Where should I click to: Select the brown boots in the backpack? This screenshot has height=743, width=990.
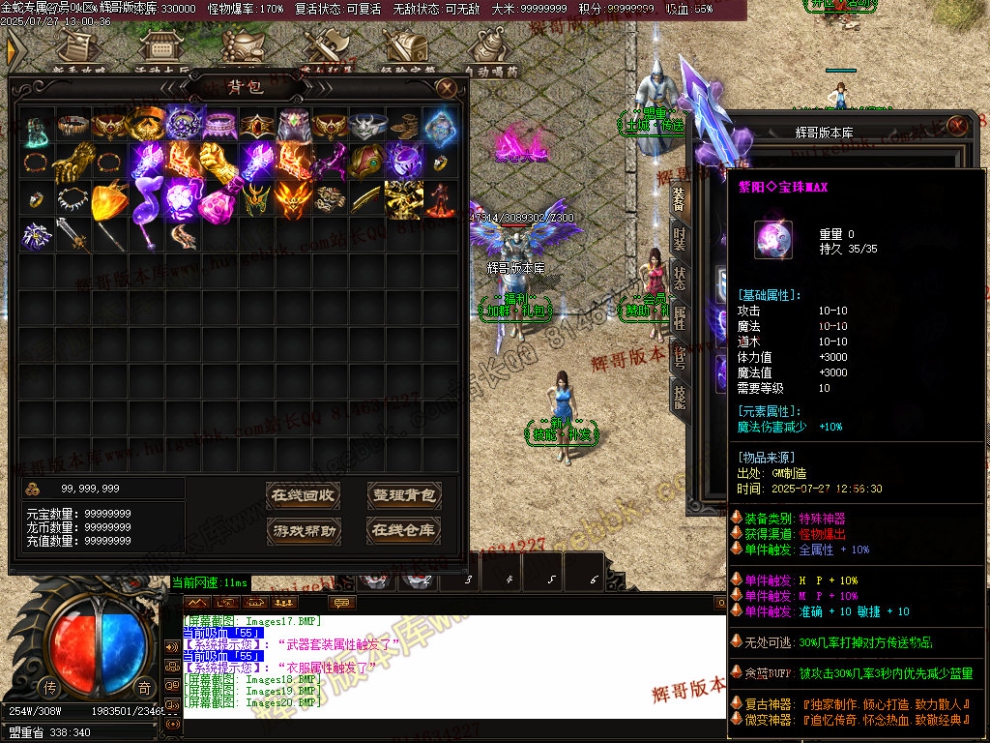click(404, 126)
